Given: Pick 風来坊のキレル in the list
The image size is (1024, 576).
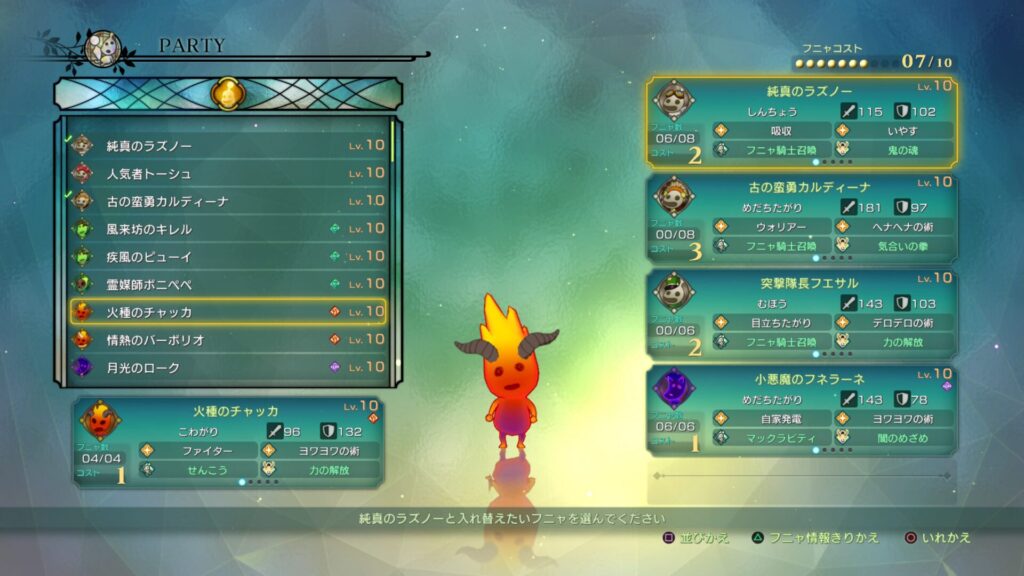Looking at the screenshot, I should pos(228,229).
